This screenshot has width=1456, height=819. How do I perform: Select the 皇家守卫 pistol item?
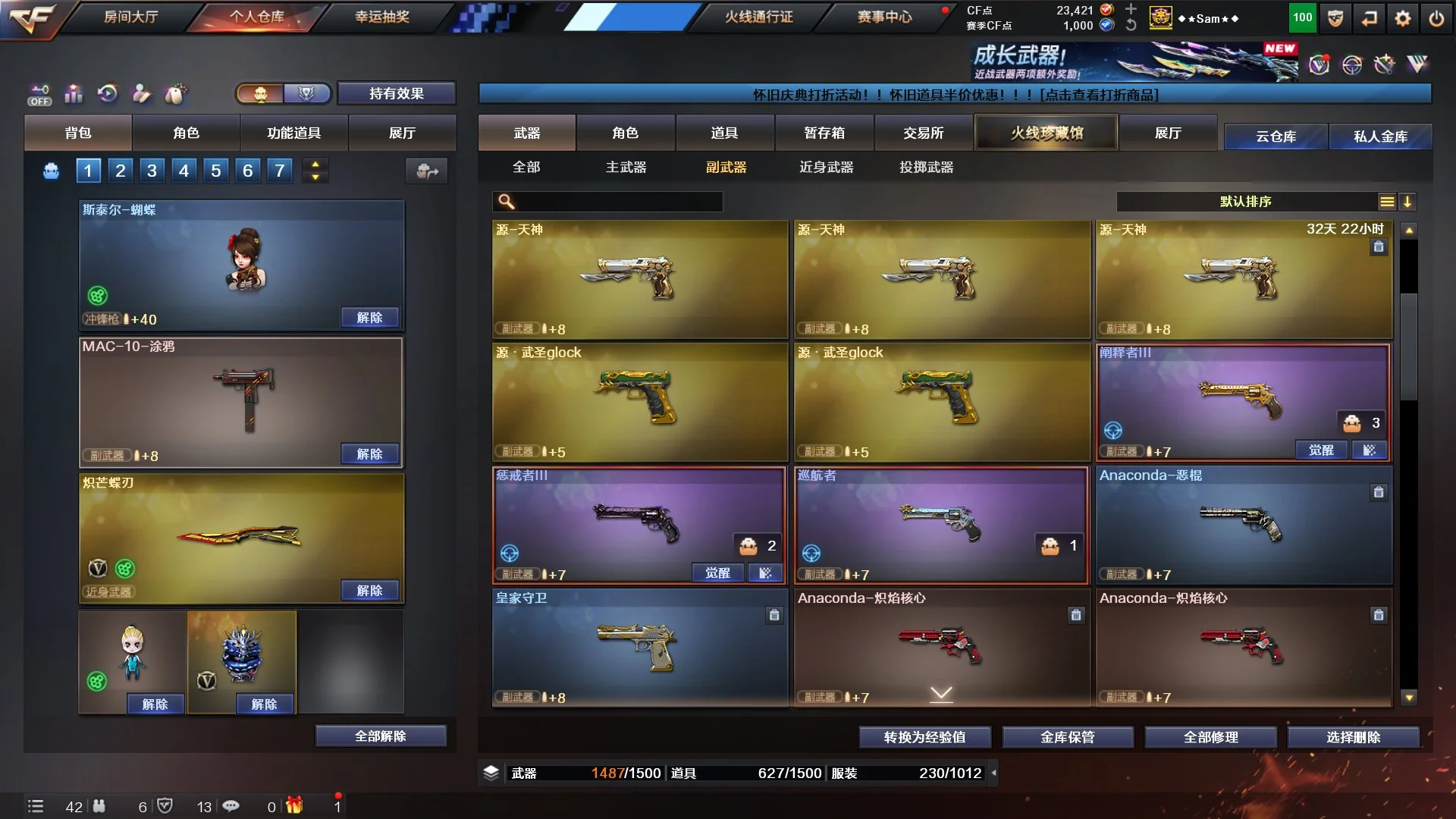pos(639,648)
